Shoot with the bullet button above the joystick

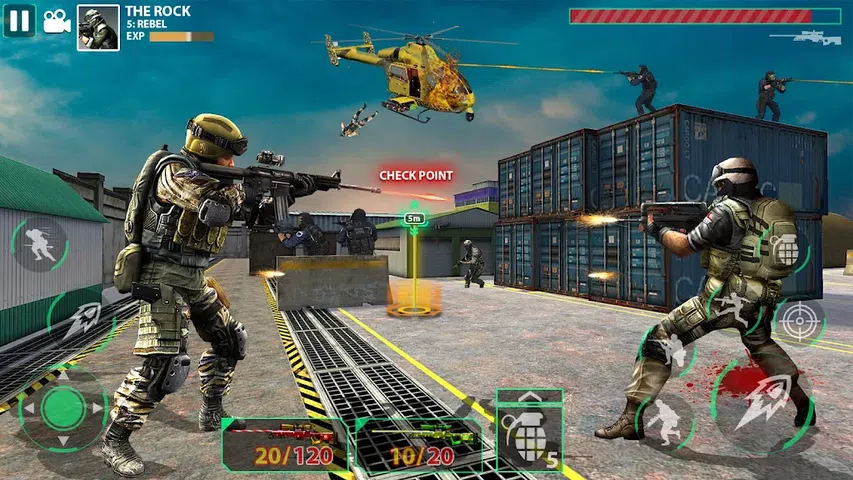pyautogui.click(x=82, y=321)
